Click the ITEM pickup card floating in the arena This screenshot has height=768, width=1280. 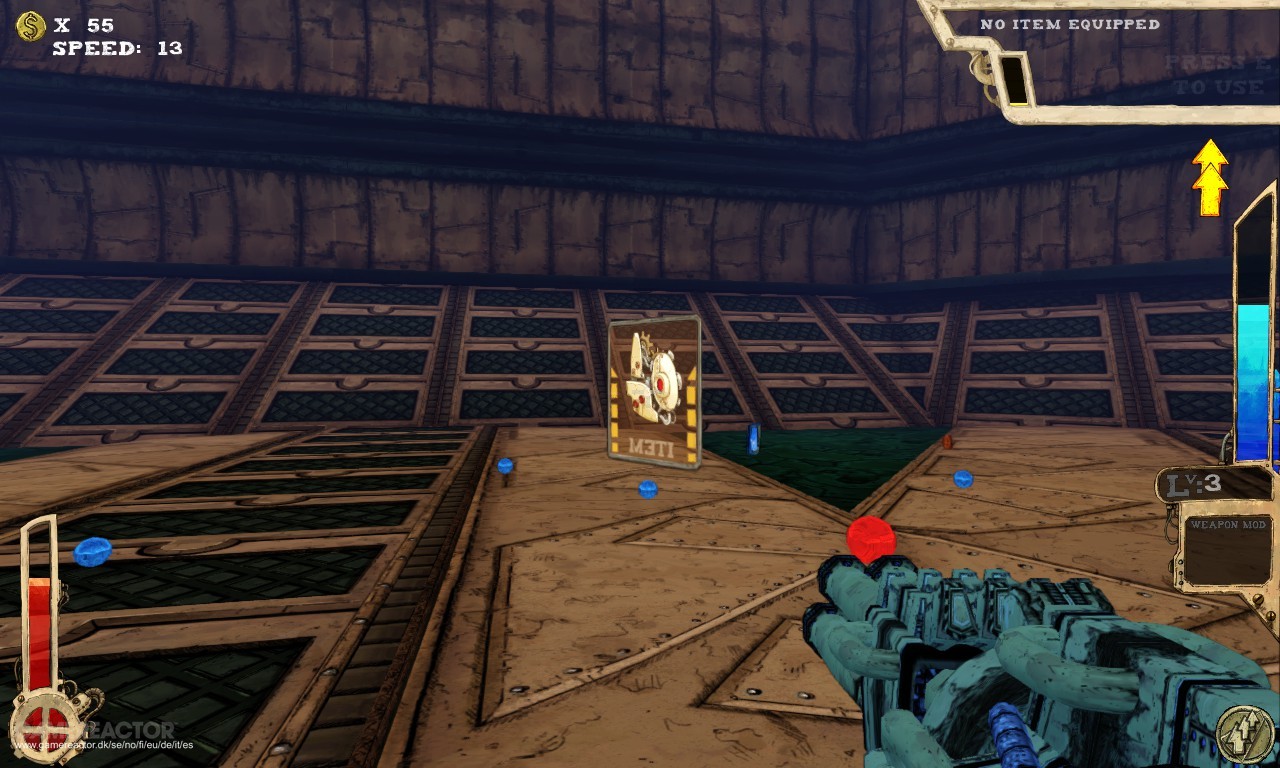point(655,390)
